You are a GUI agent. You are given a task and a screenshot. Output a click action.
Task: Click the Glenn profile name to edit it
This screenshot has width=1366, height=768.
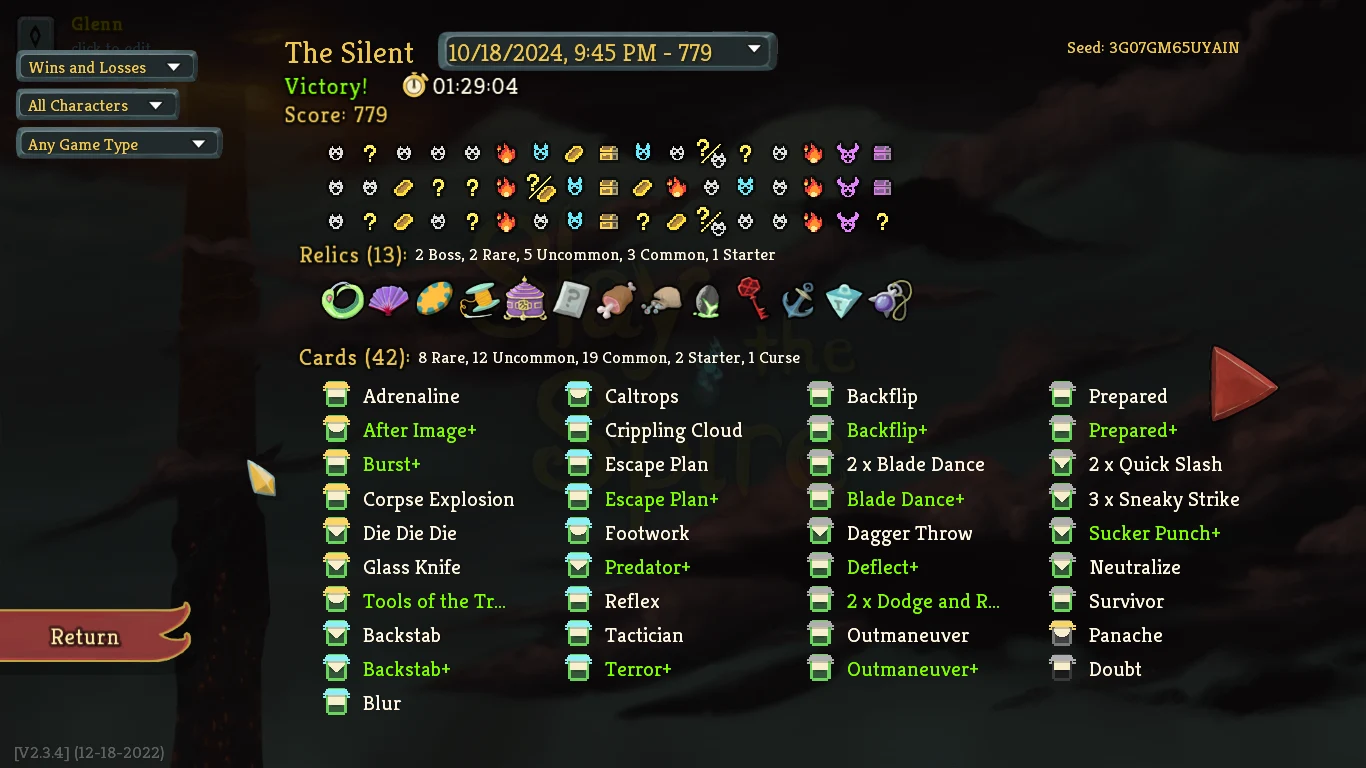click(97, 24)
